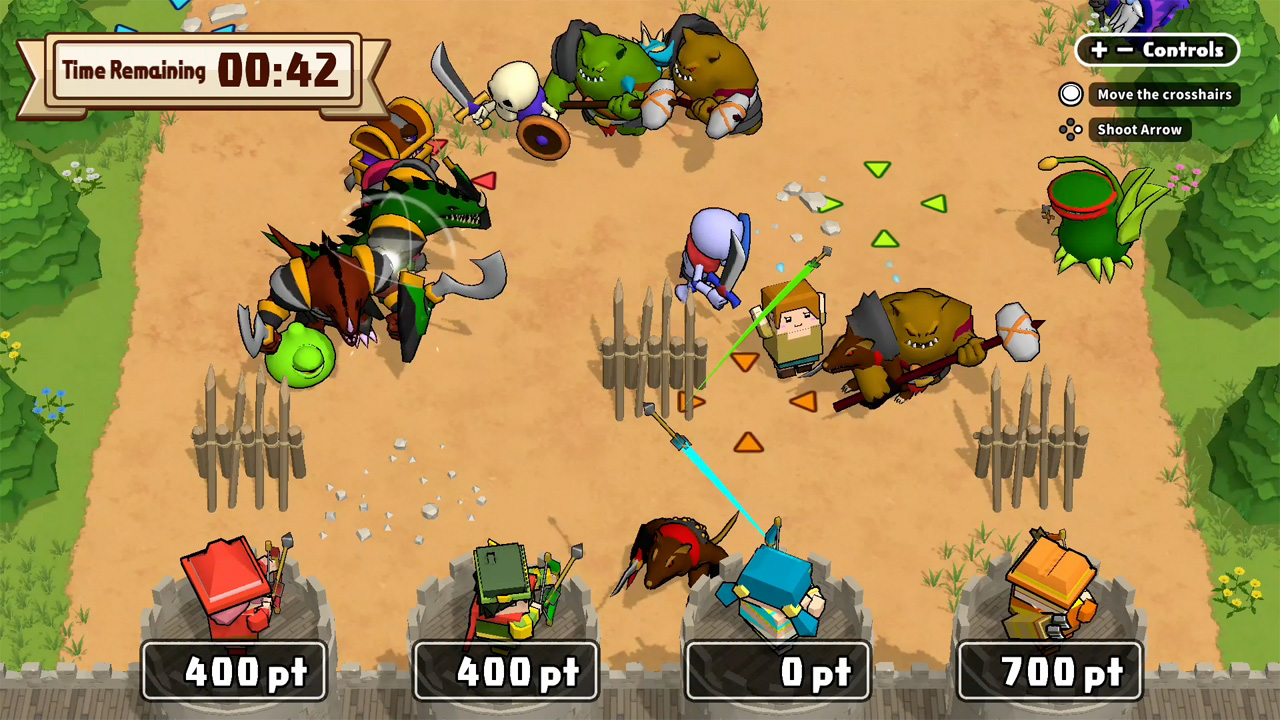Click the 0 pt score panel
Screen dimensions: 1280x720
tap(778, 671)
